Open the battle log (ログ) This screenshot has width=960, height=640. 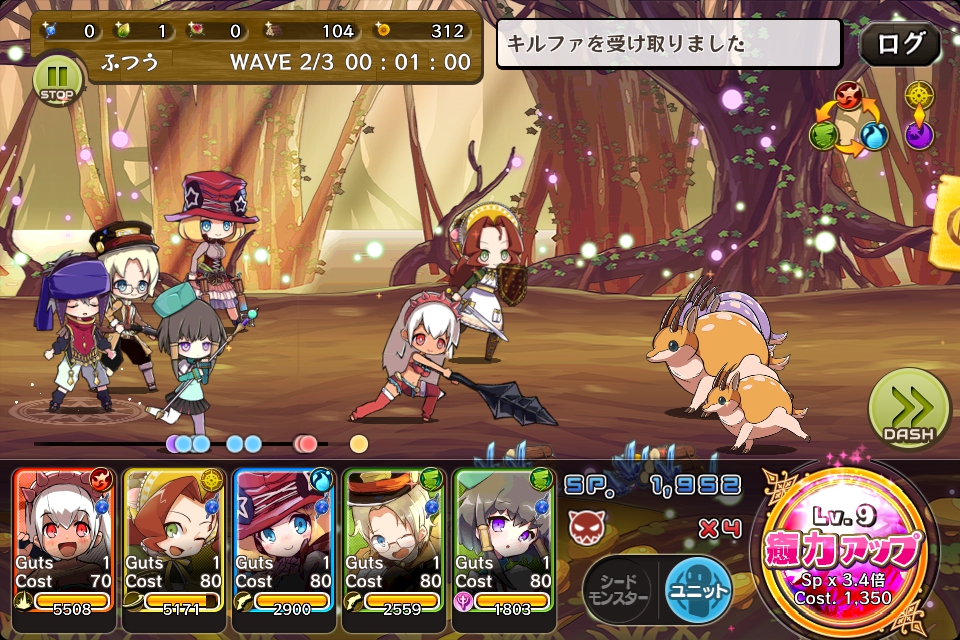[899, 44]
